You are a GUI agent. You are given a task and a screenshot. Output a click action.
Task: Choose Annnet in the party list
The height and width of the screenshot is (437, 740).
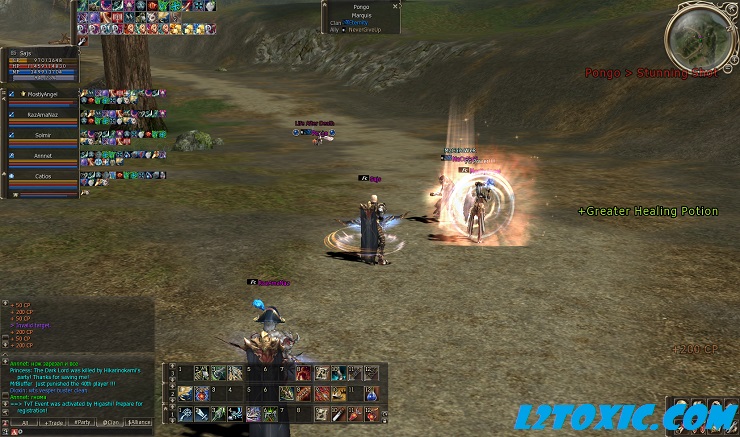pyautogui.click(x=42, y=155)
